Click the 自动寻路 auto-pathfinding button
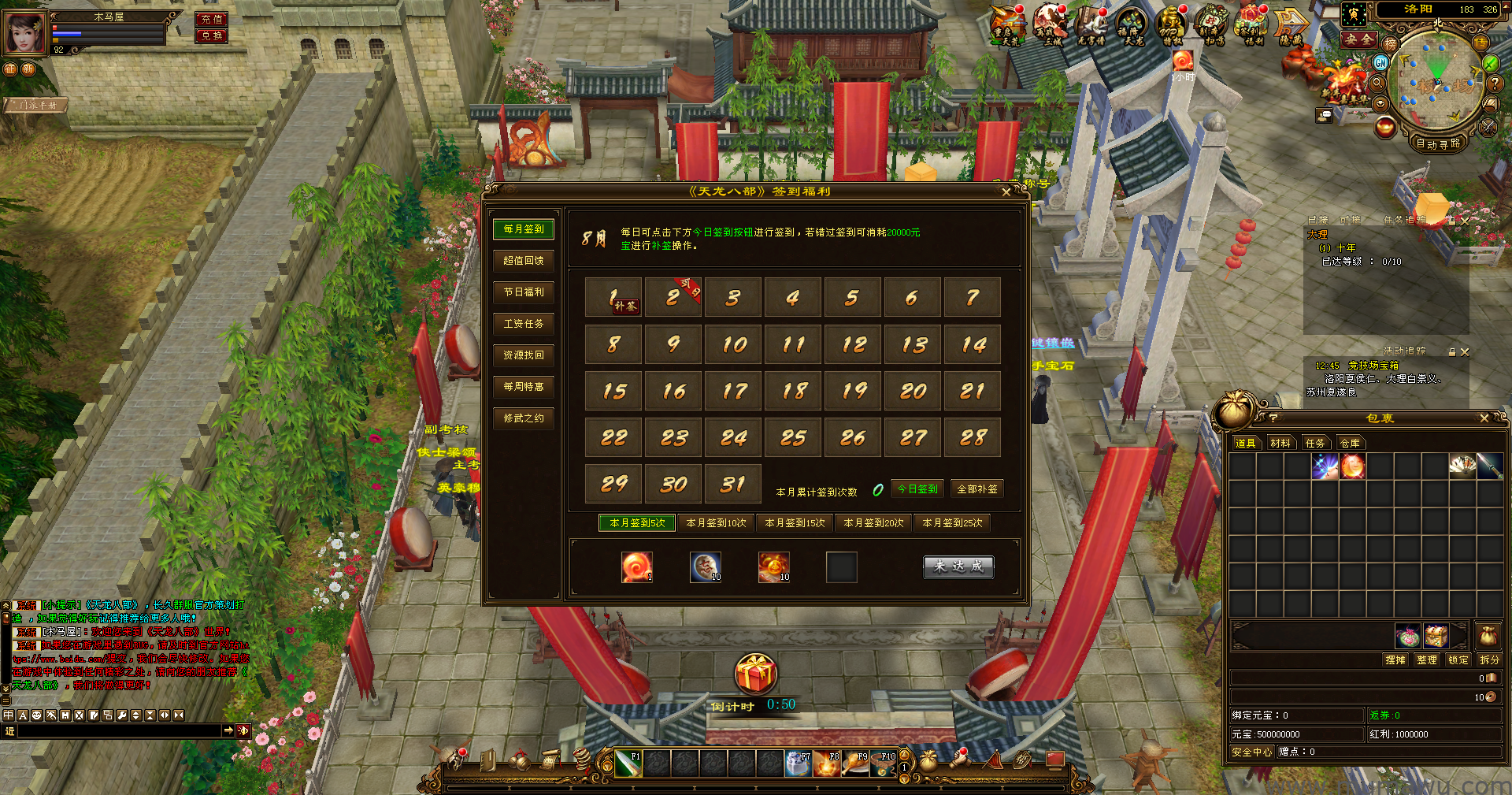This screenshot has height=795, width=1512. point(1438,143)
